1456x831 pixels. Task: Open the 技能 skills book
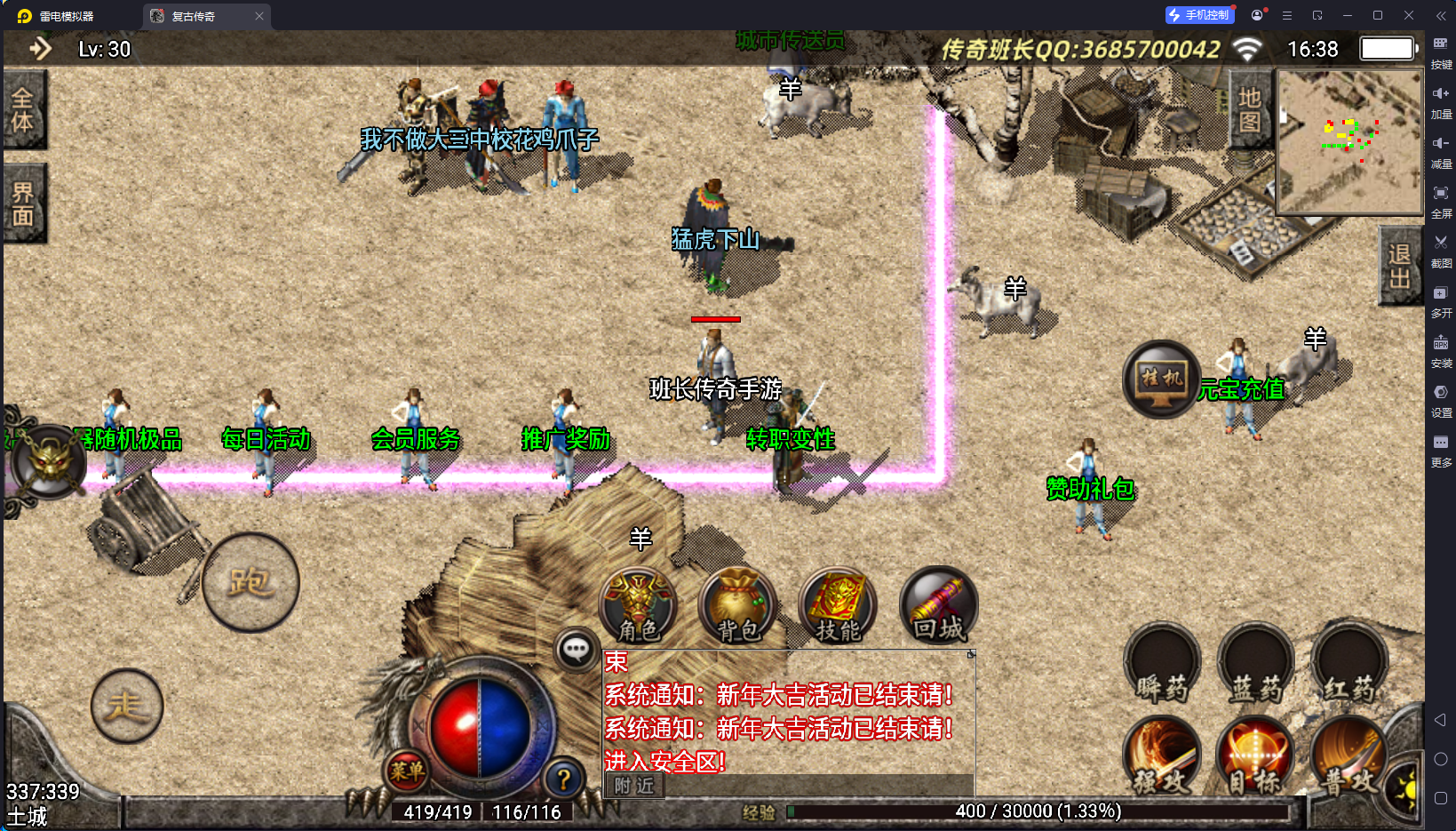pyautogui.click(x=838, y=606)
